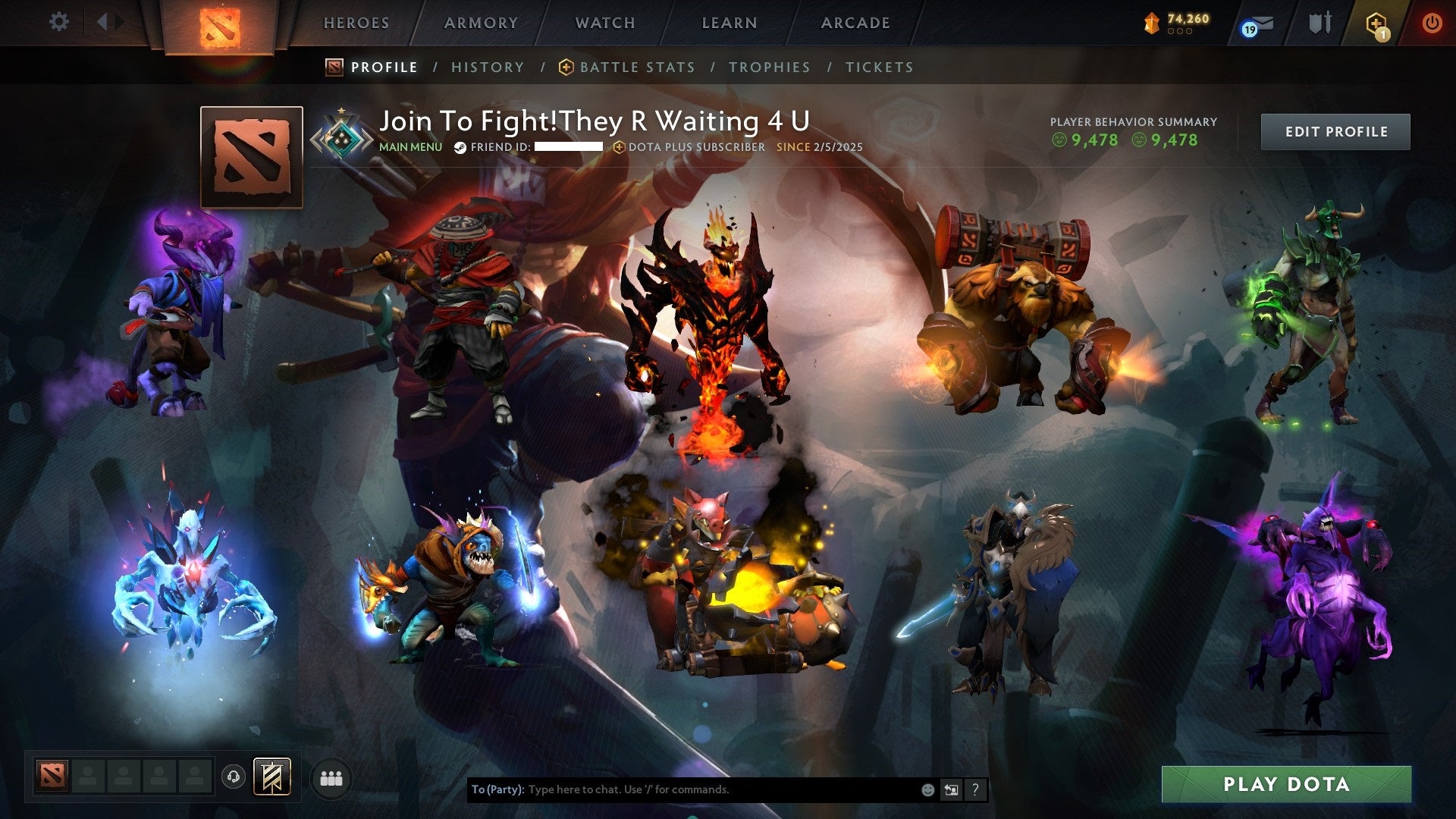
Task: Toggle the chat help question mark
Action: click(x=974, y=789)
